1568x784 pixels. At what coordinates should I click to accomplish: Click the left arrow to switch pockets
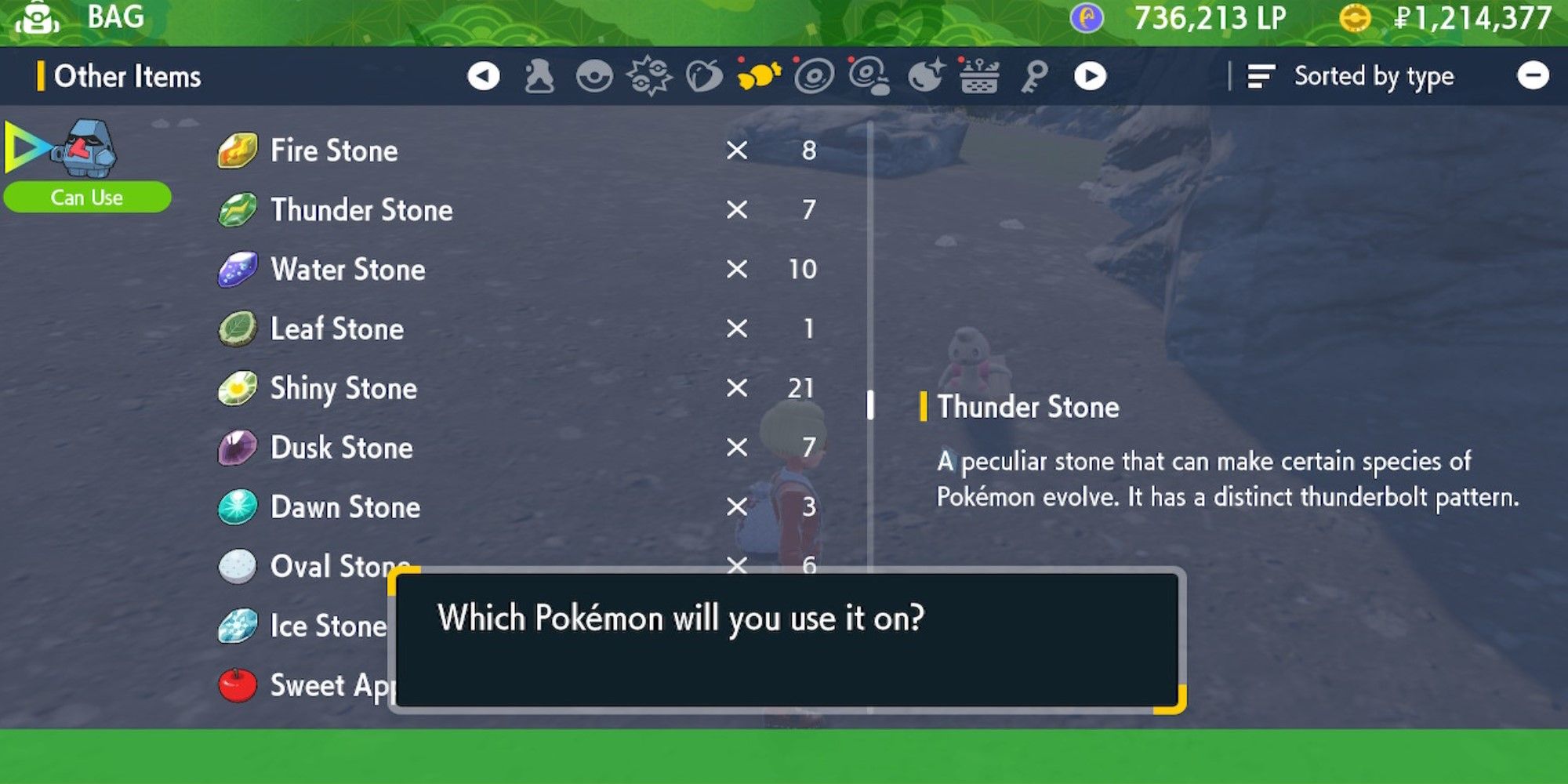click(x=486, y=75)
